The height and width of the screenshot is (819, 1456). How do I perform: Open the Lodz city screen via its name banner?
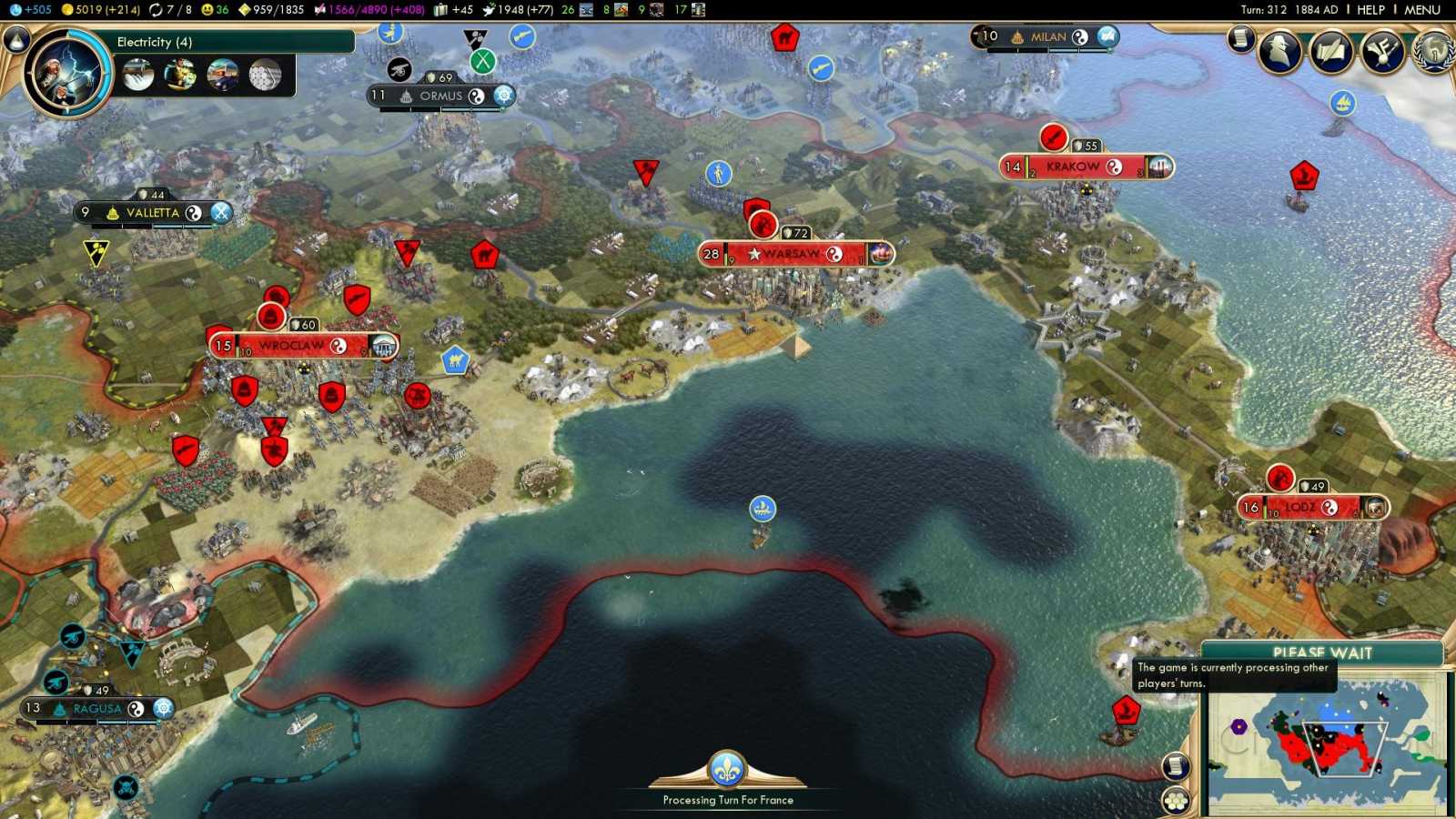pos(1303,507)
